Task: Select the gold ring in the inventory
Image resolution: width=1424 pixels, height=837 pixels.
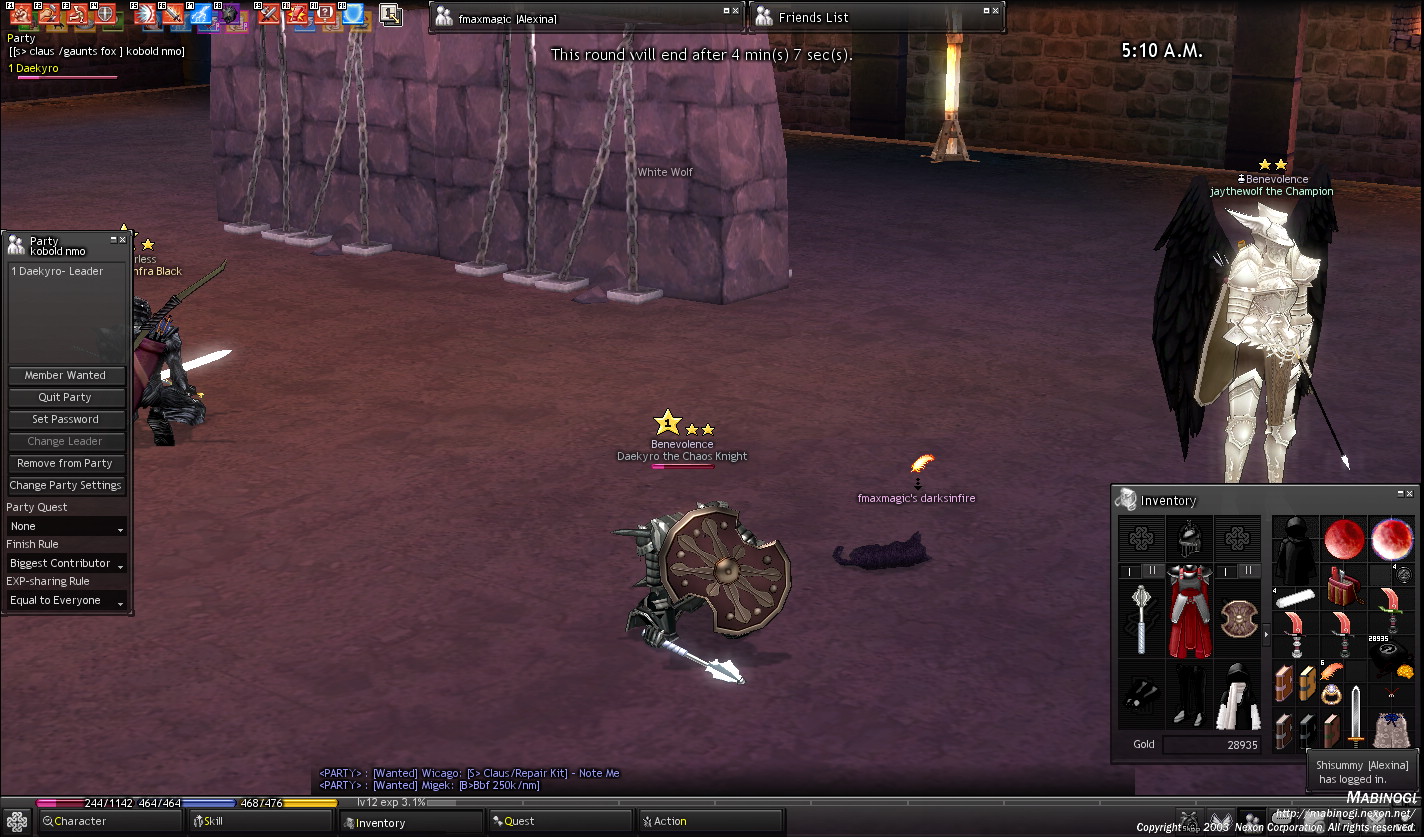Action: 1331,693
